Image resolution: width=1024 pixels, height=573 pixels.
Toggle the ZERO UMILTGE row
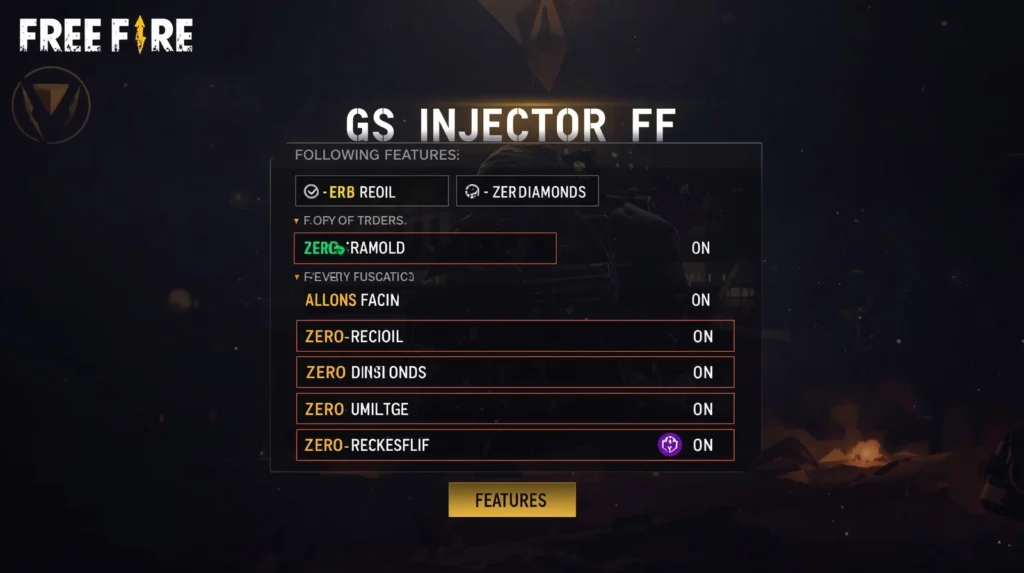702,409
